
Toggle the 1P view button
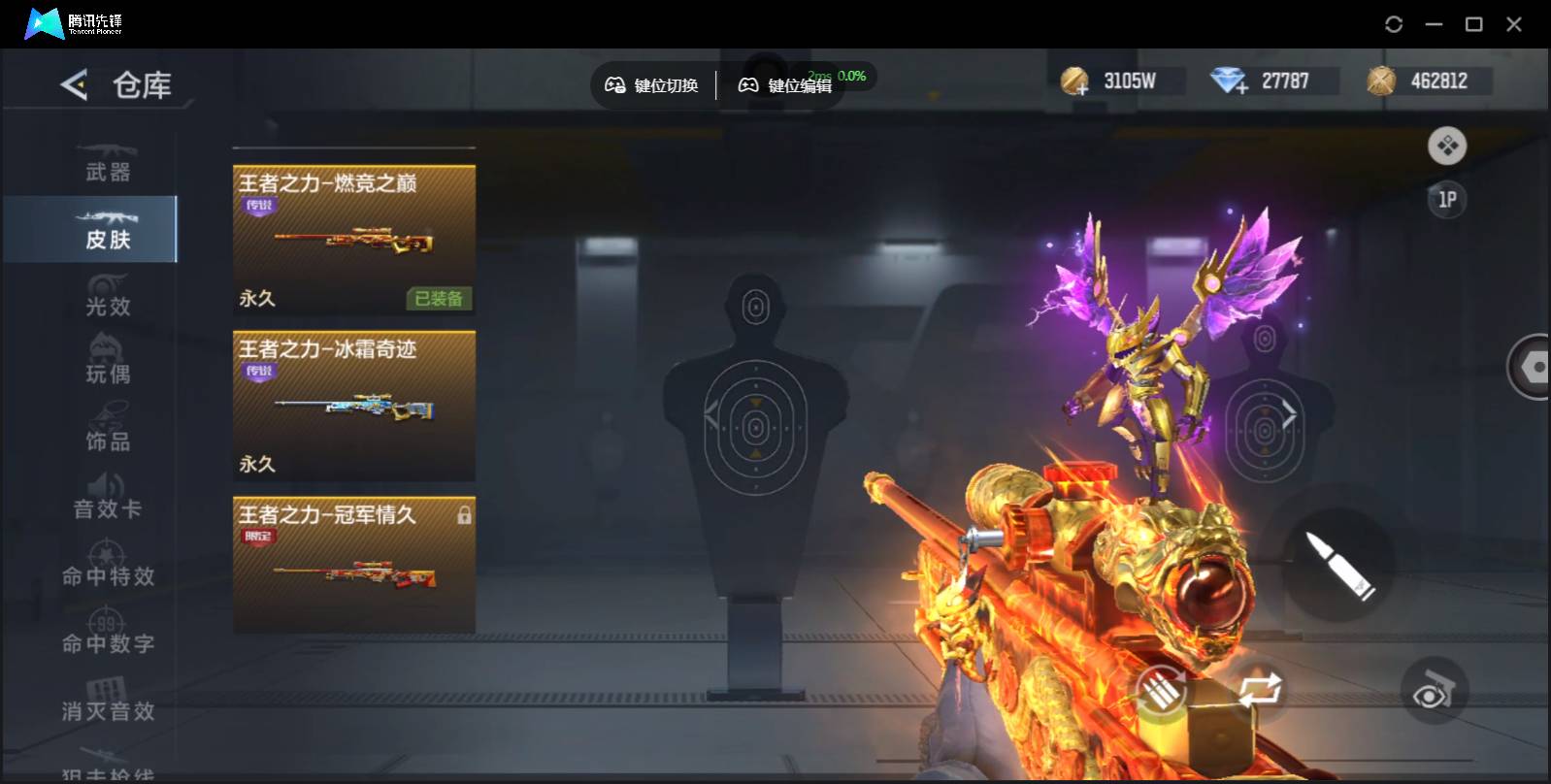1446,200
